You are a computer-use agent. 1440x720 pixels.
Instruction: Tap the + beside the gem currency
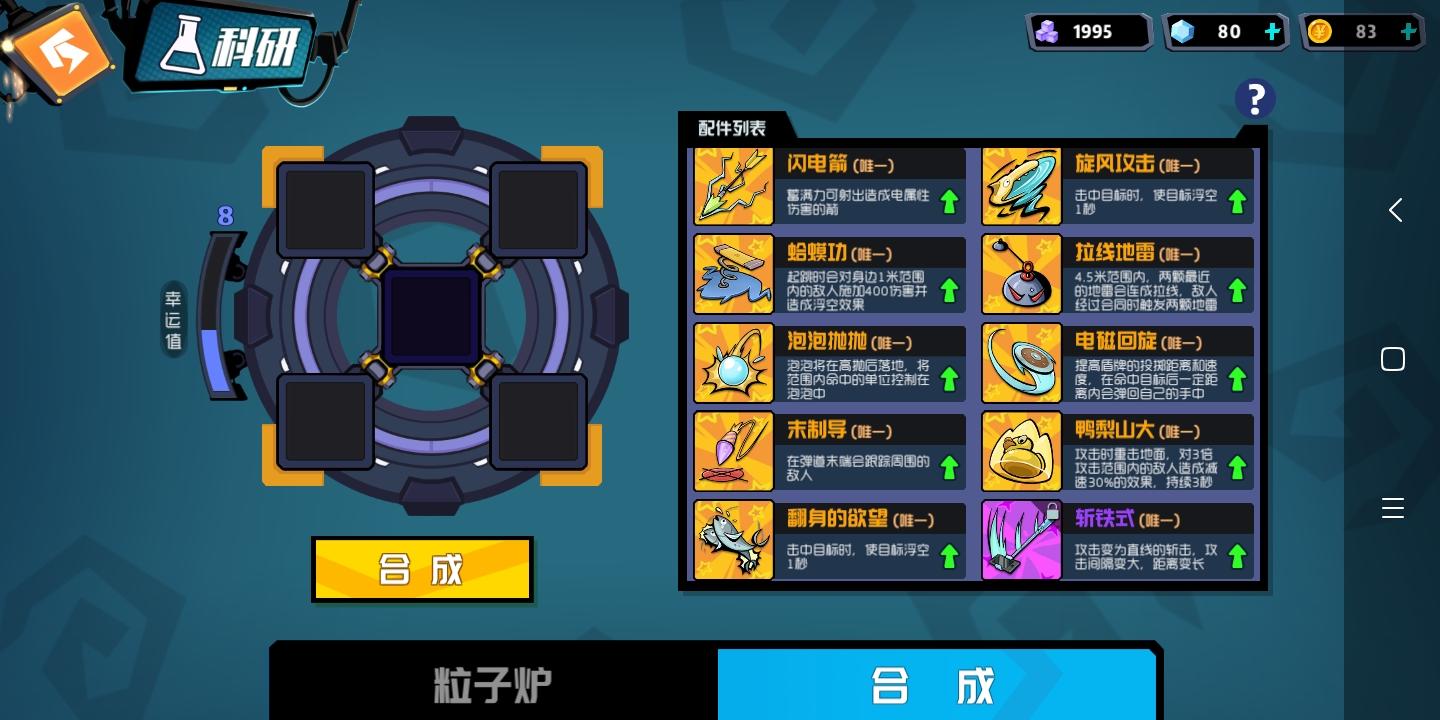click(x=1272, y=31)
